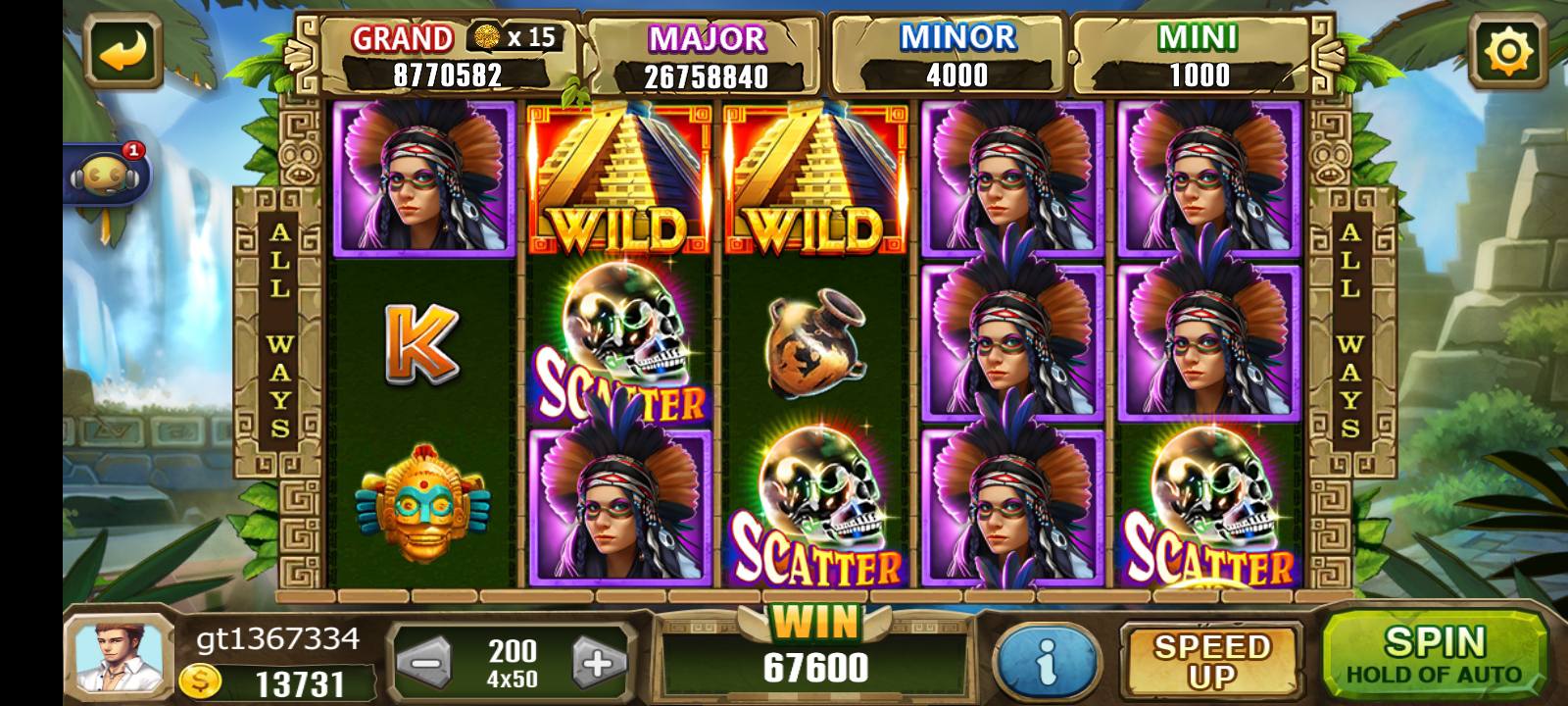Go back with the yellow arrow button
The height and width of the screenshot is (706, 1568).
[124, 50]
